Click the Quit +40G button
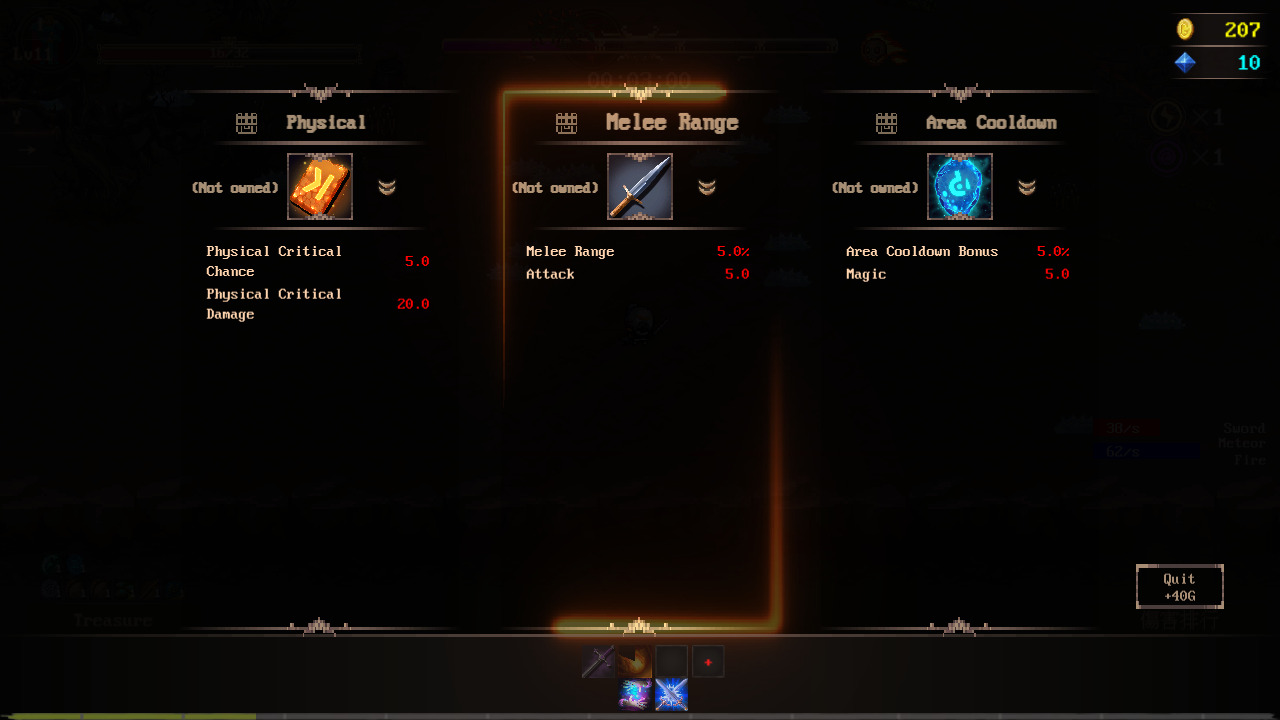Image resolution: width=1280 pixels, height=720 pixels. (1179, 586)
